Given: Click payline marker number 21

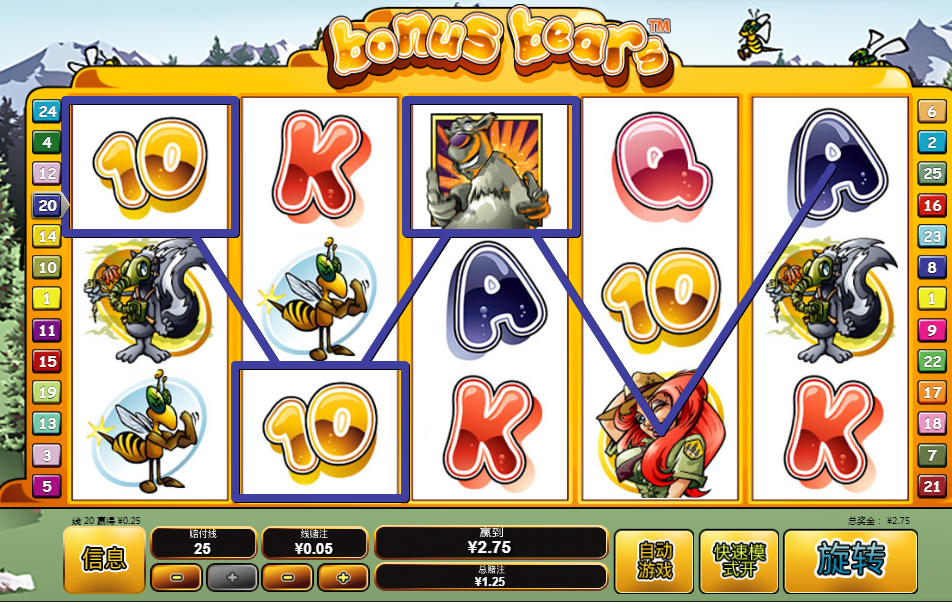Looking at the screenshot, I should (x=932, y=487).
